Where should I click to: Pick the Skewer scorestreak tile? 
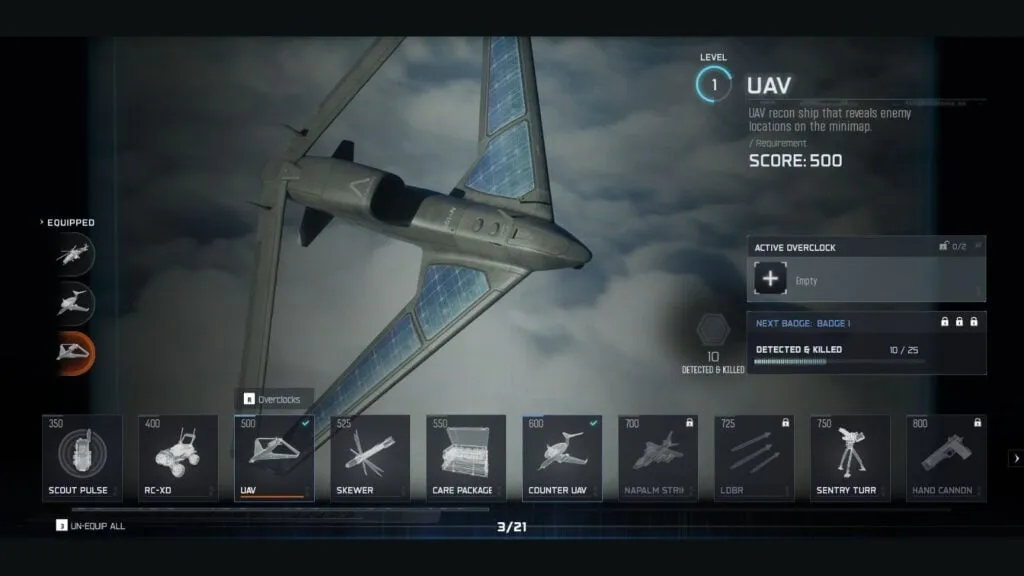pos(370,458)
